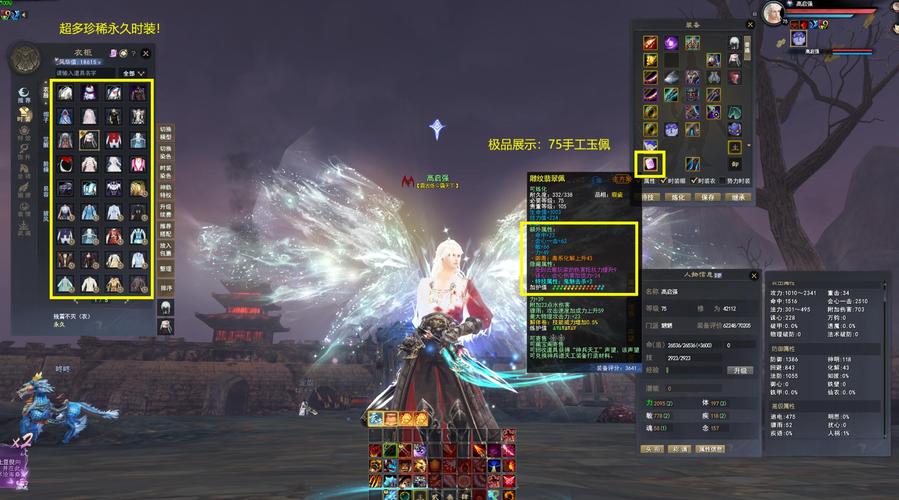Image resolution: width=899 pixels, height=500 pixels.
Task: Open the 全部 filter dropdown in wardrobe
Action: tap(133, 73)
